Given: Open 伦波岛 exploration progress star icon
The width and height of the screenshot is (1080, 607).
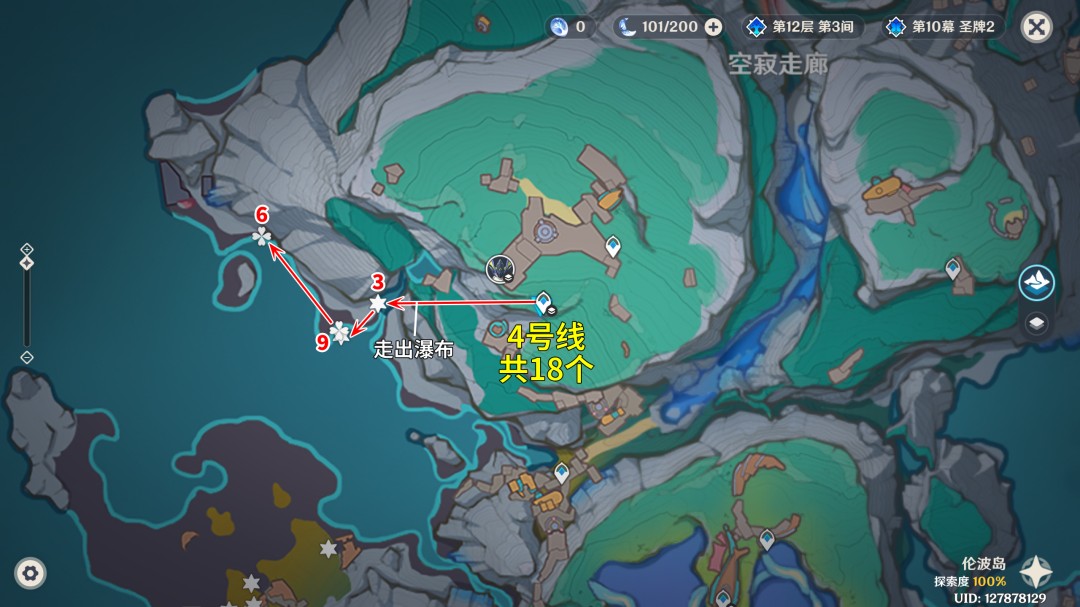Looking at the screenshot, I should click(x=1036, y=573).
